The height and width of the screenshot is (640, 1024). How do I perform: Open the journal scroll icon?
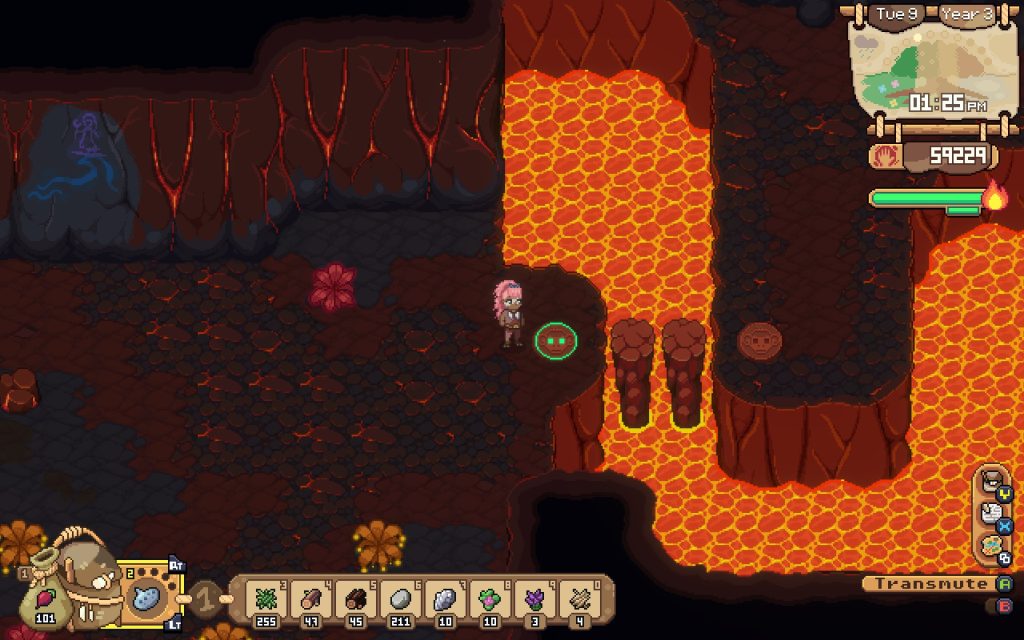[x=991, y=511]
